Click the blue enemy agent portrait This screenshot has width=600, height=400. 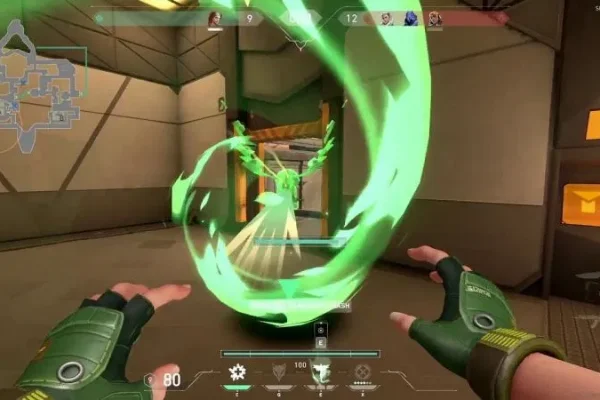tap(411, 18)
